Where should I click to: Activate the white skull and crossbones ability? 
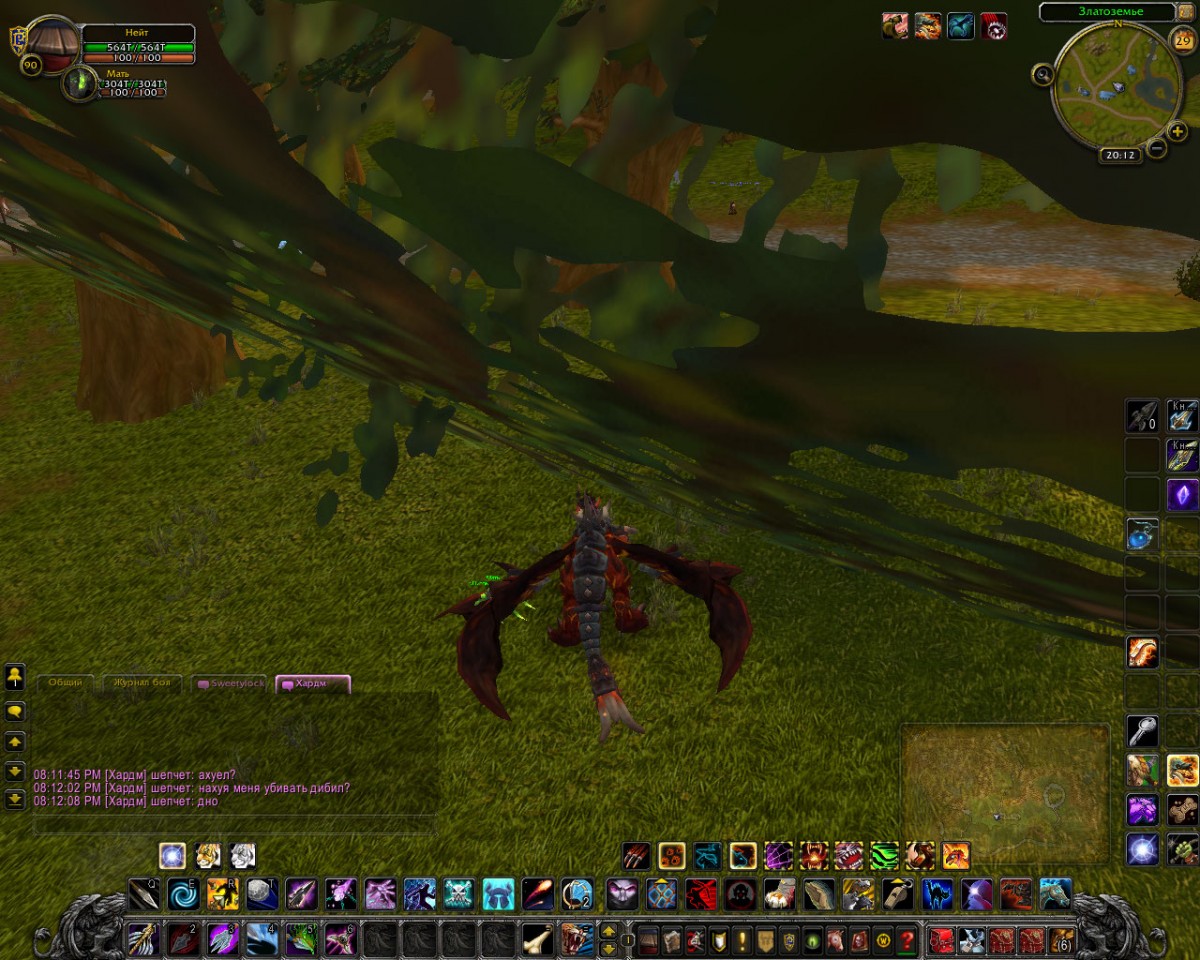[458, 893]
